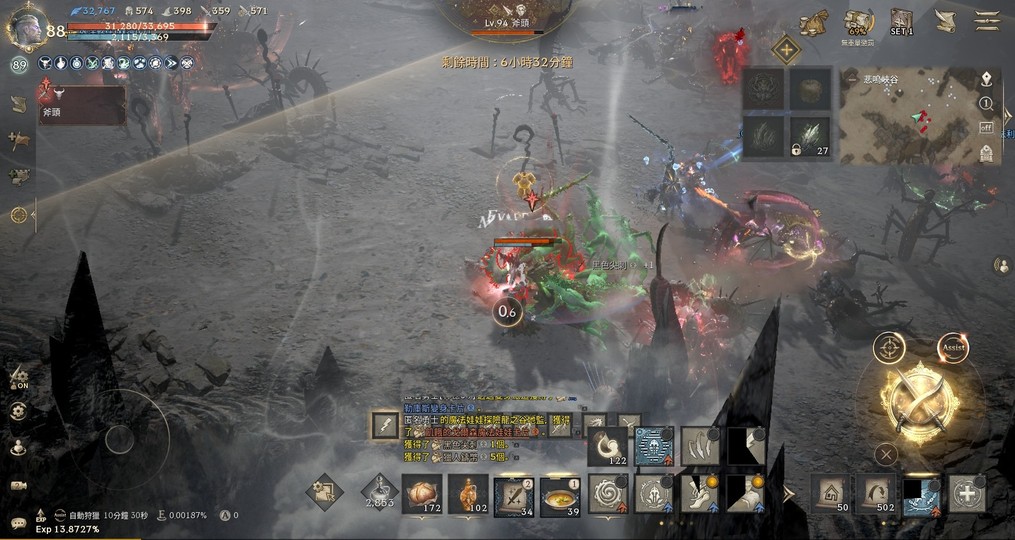
Task: Switch equipment preset SET 1
Action: [902, 21]
